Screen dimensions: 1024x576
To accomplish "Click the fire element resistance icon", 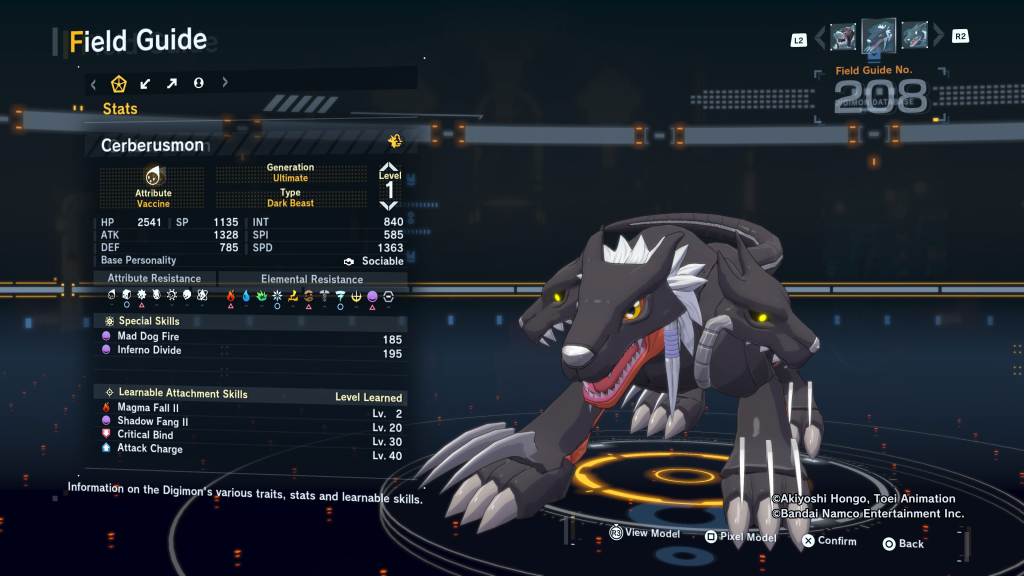I will pos(231,296).
